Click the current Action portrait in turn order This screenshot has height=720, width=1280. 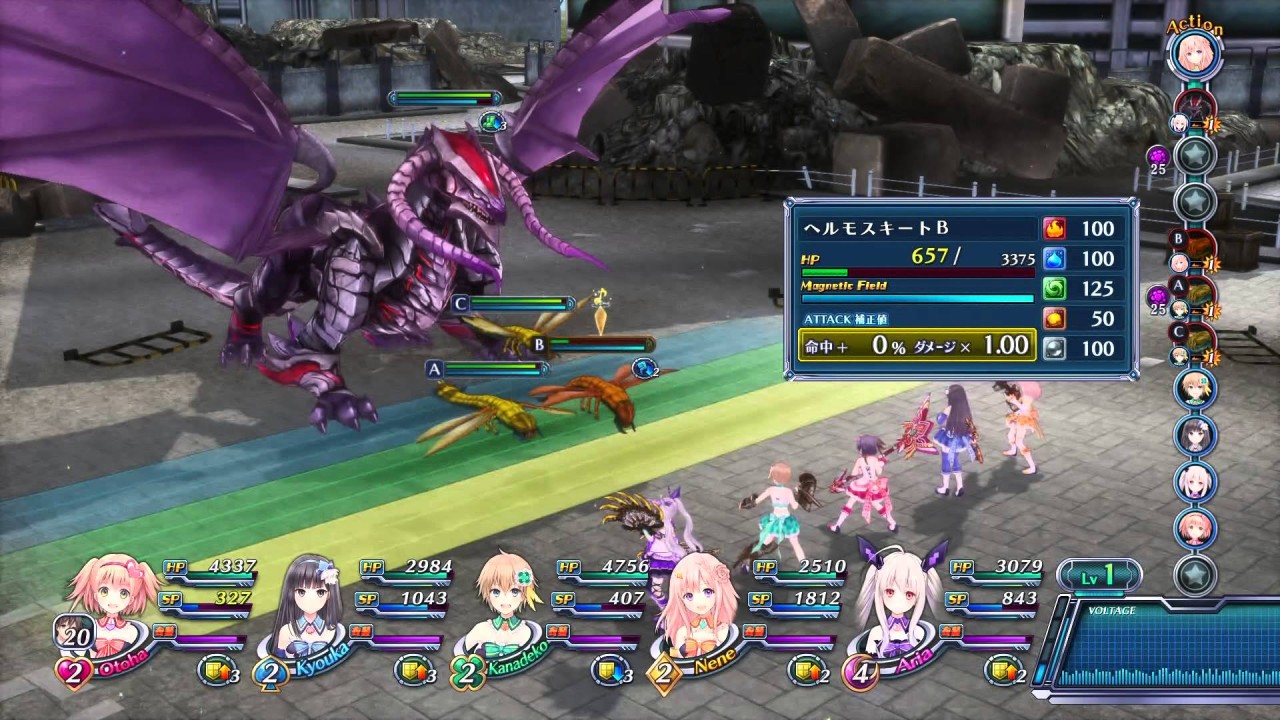coord(1195,55)
